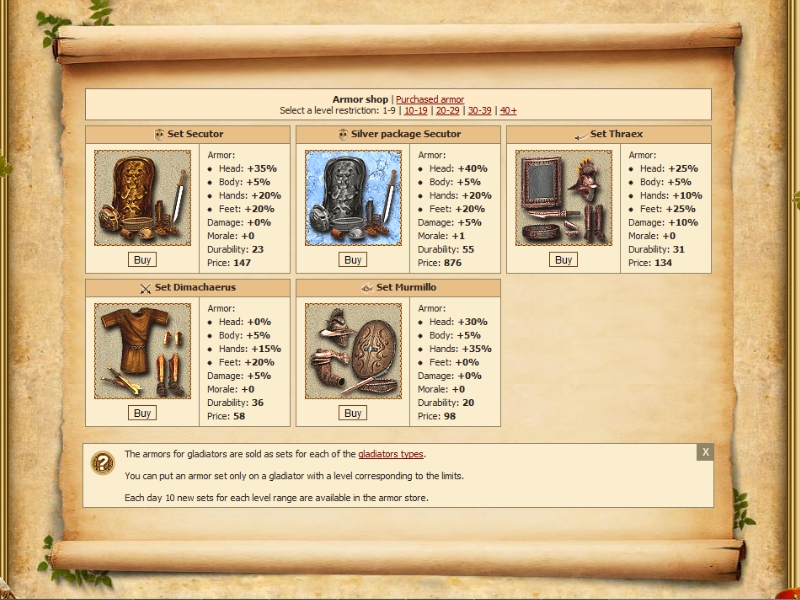Buy the Set Thraex armor
Viewport: 800px width, 600px height.
(563, 260)
